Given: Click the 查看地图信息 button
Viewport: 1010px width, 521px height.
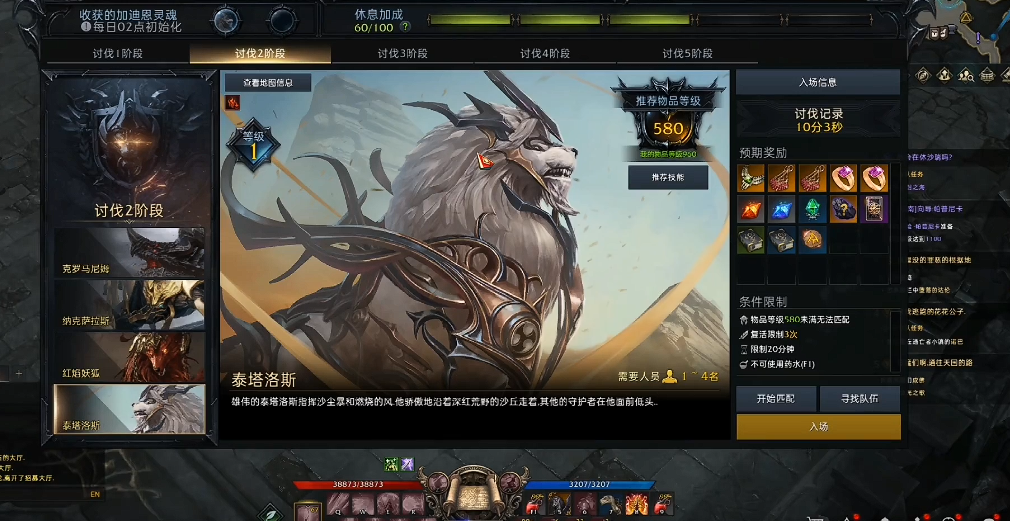Looking at the screenshot, I should tap(266, 82).
